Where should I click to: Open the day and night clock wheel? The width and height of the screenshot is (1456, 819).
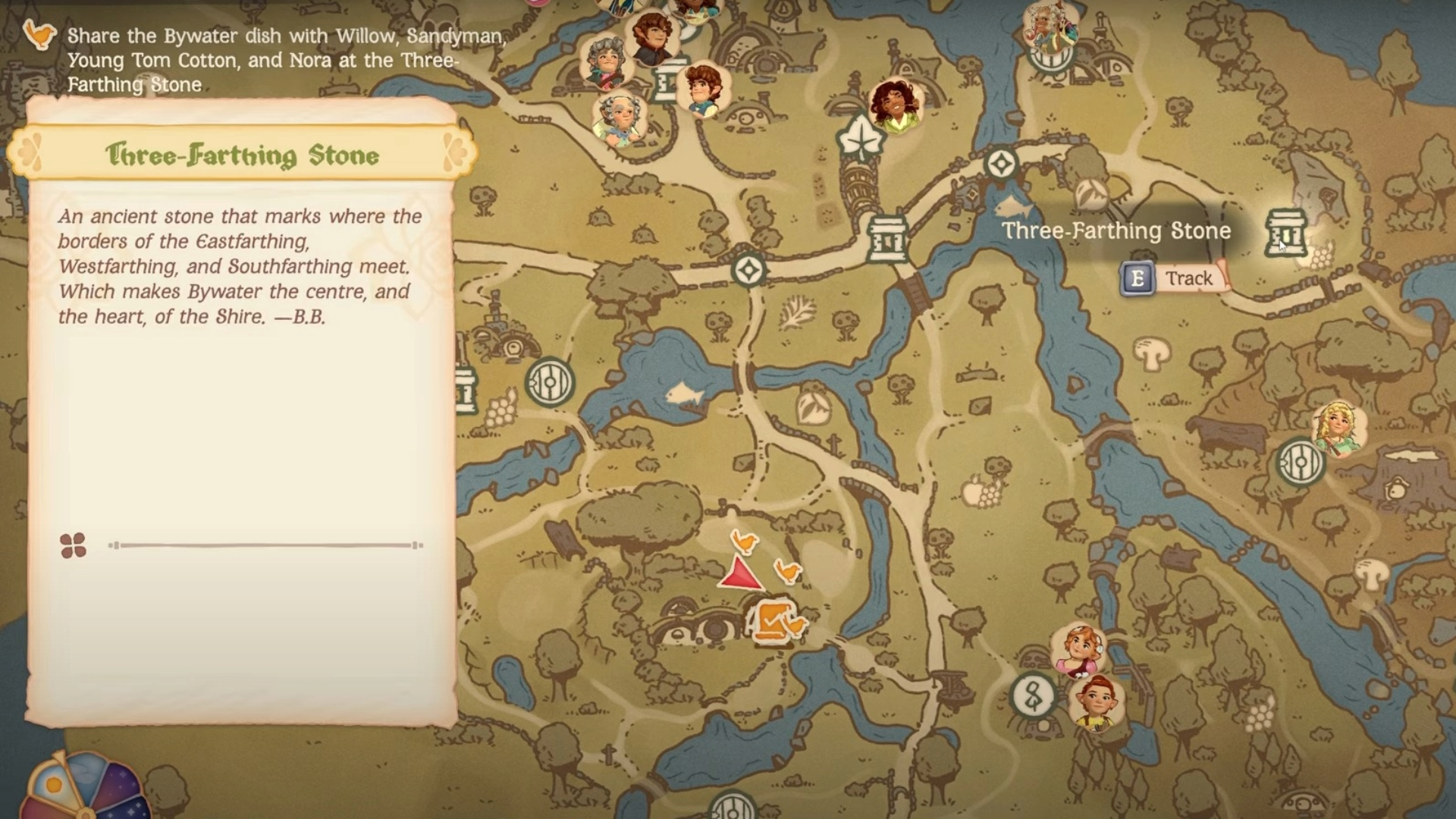pyautogui.click(x=83, y=789)
